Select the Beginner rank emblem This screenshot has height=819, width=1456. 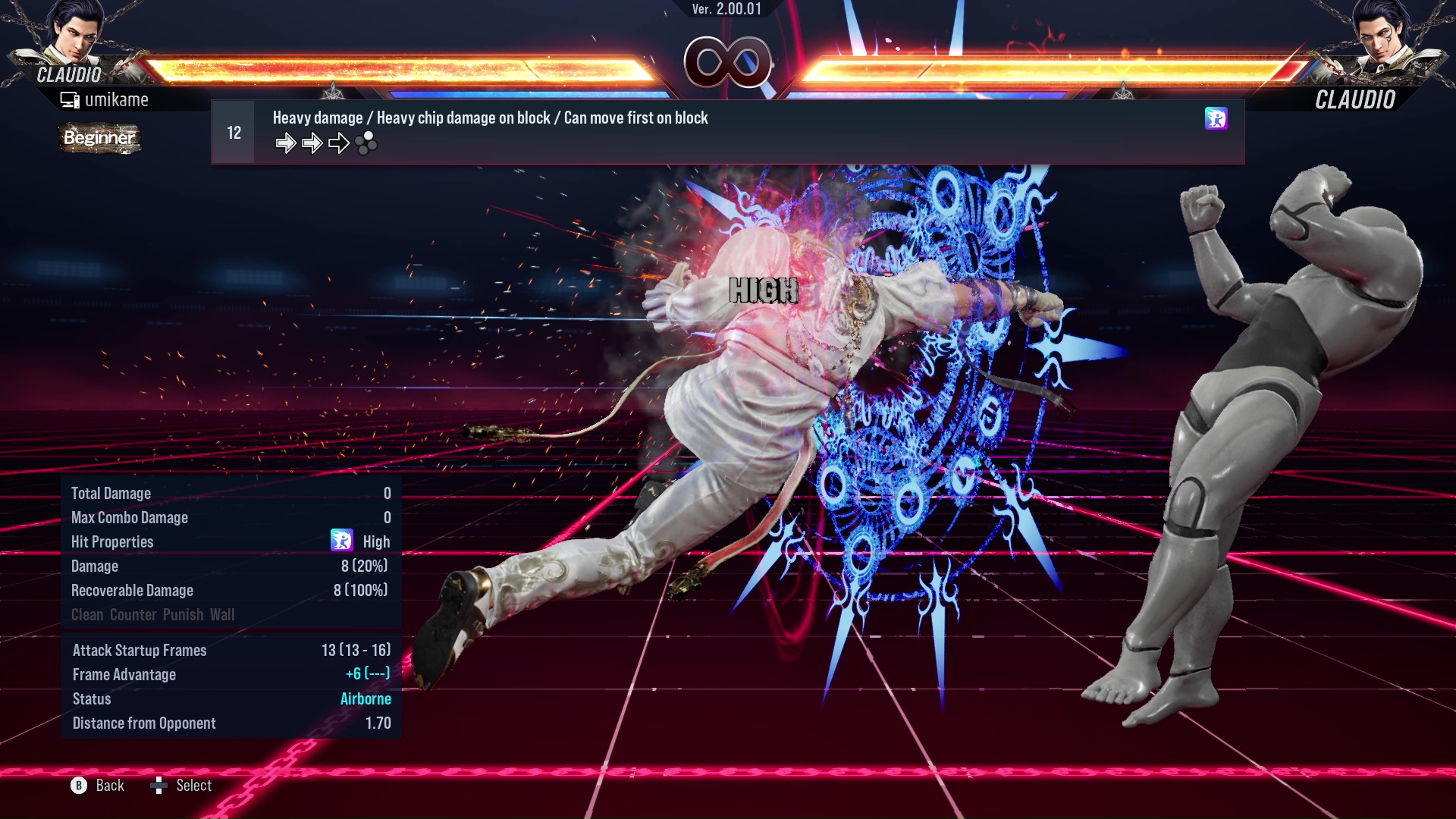[x=99, y=139]
